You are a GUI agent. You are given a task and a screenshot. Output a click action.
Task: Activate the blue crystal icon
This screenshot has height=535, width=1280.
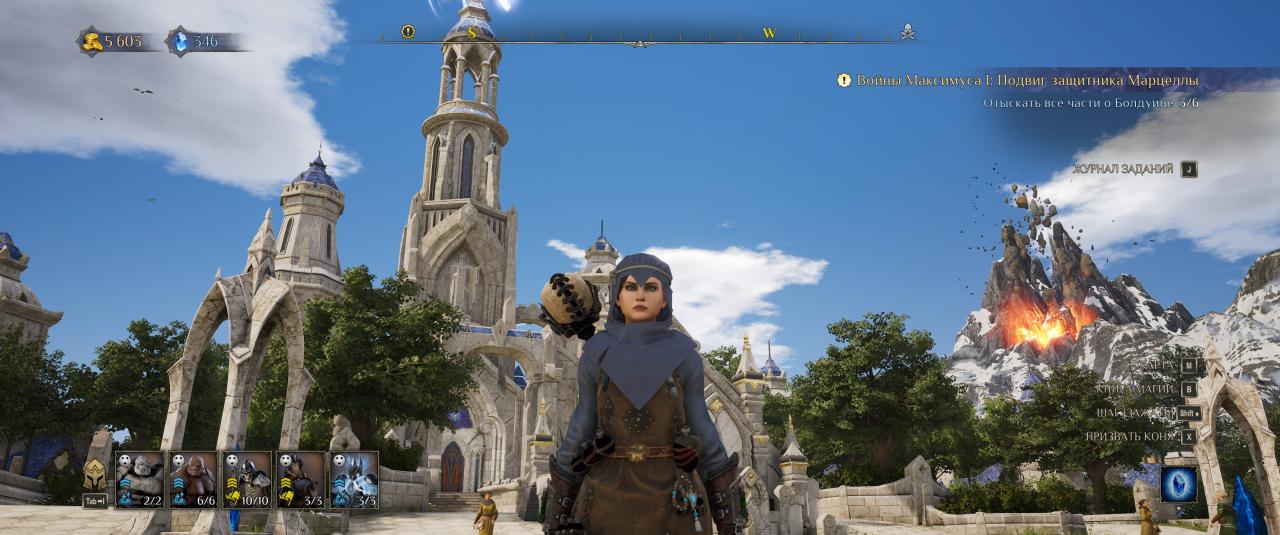pos(1179,484)
